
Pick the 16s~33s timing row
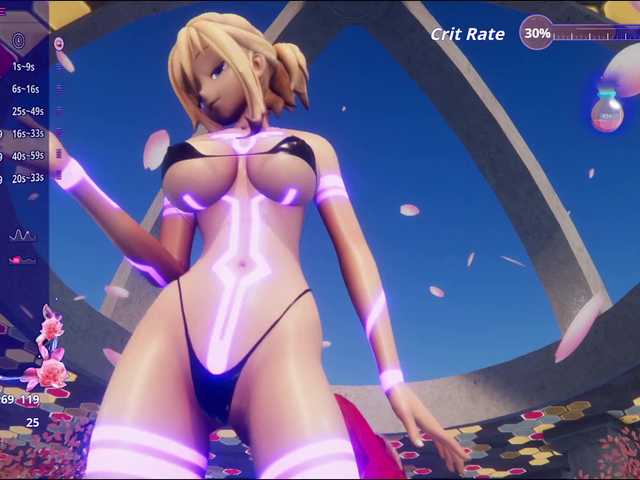tap(28, 133)
